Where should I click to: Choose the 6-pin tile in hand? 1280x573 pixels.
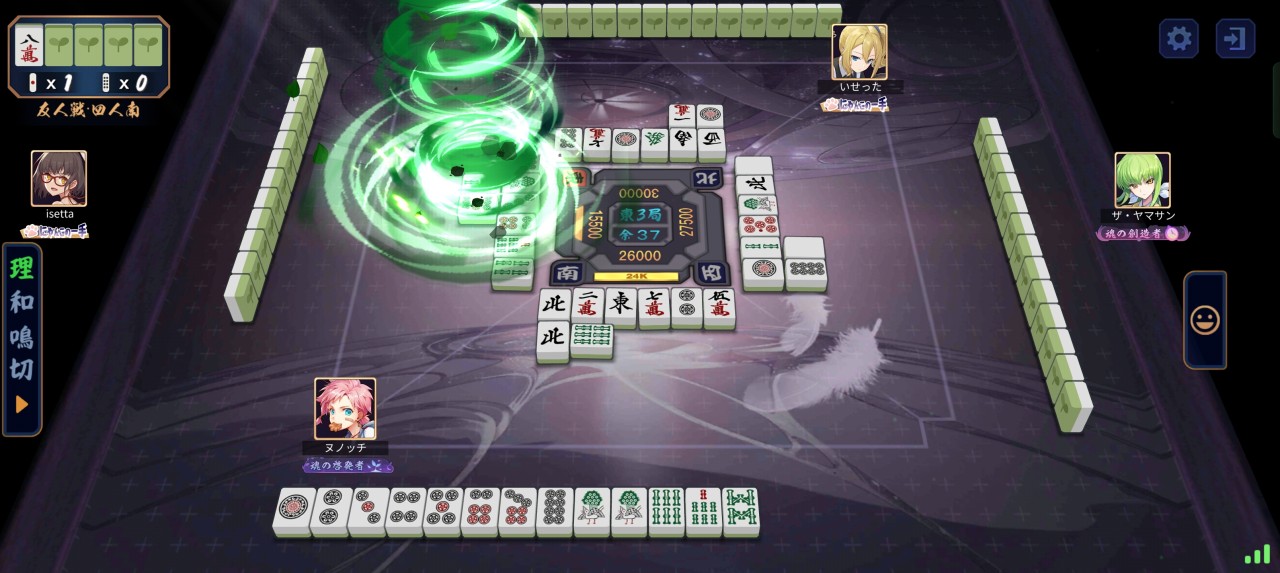click(483, 511)
